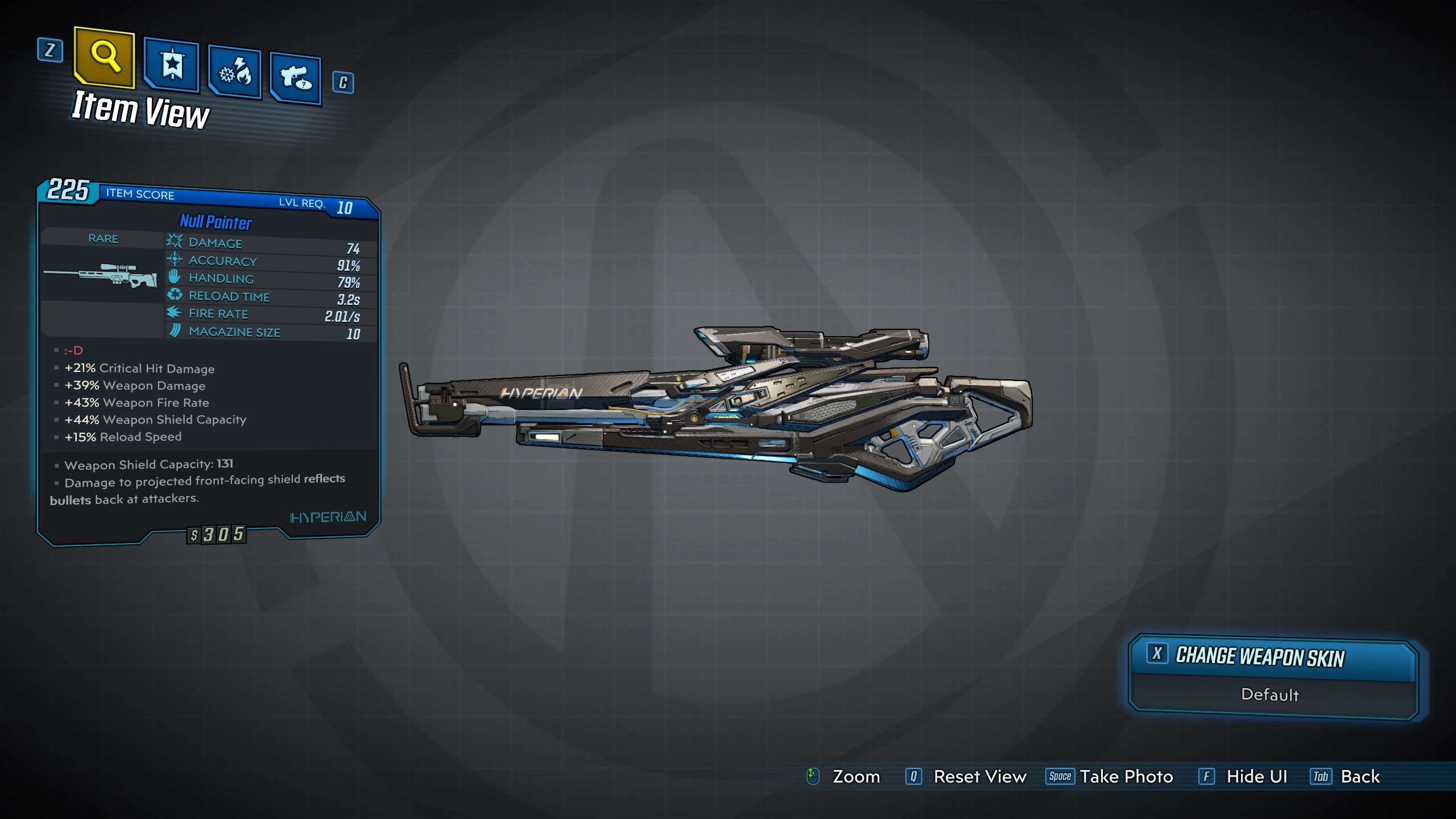Switch to the star banner tab
This screenshot has width=1456, height=819.
click(171, 65)
